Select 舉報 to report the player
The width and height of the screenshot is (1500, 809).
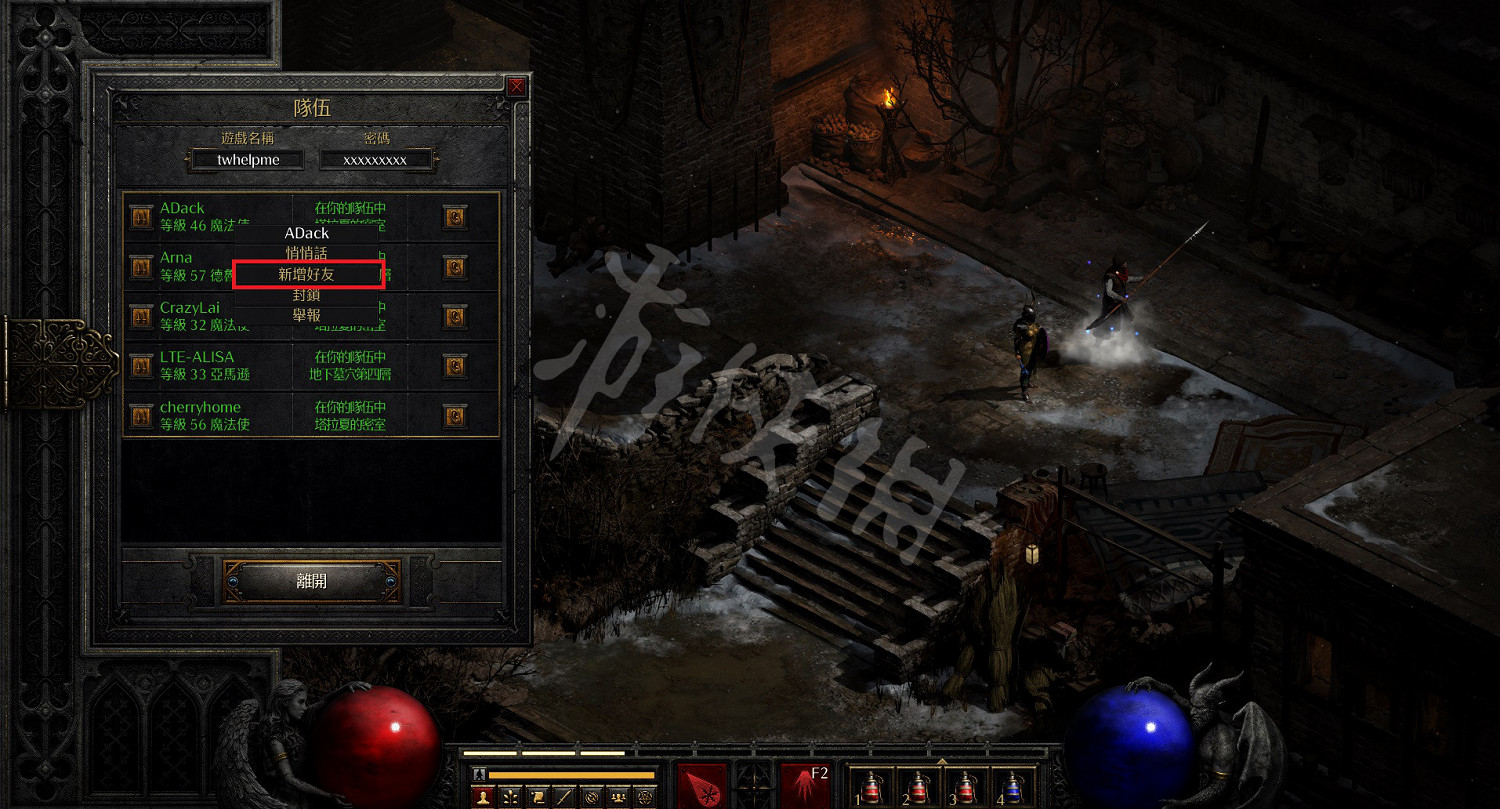click(307, 315)
